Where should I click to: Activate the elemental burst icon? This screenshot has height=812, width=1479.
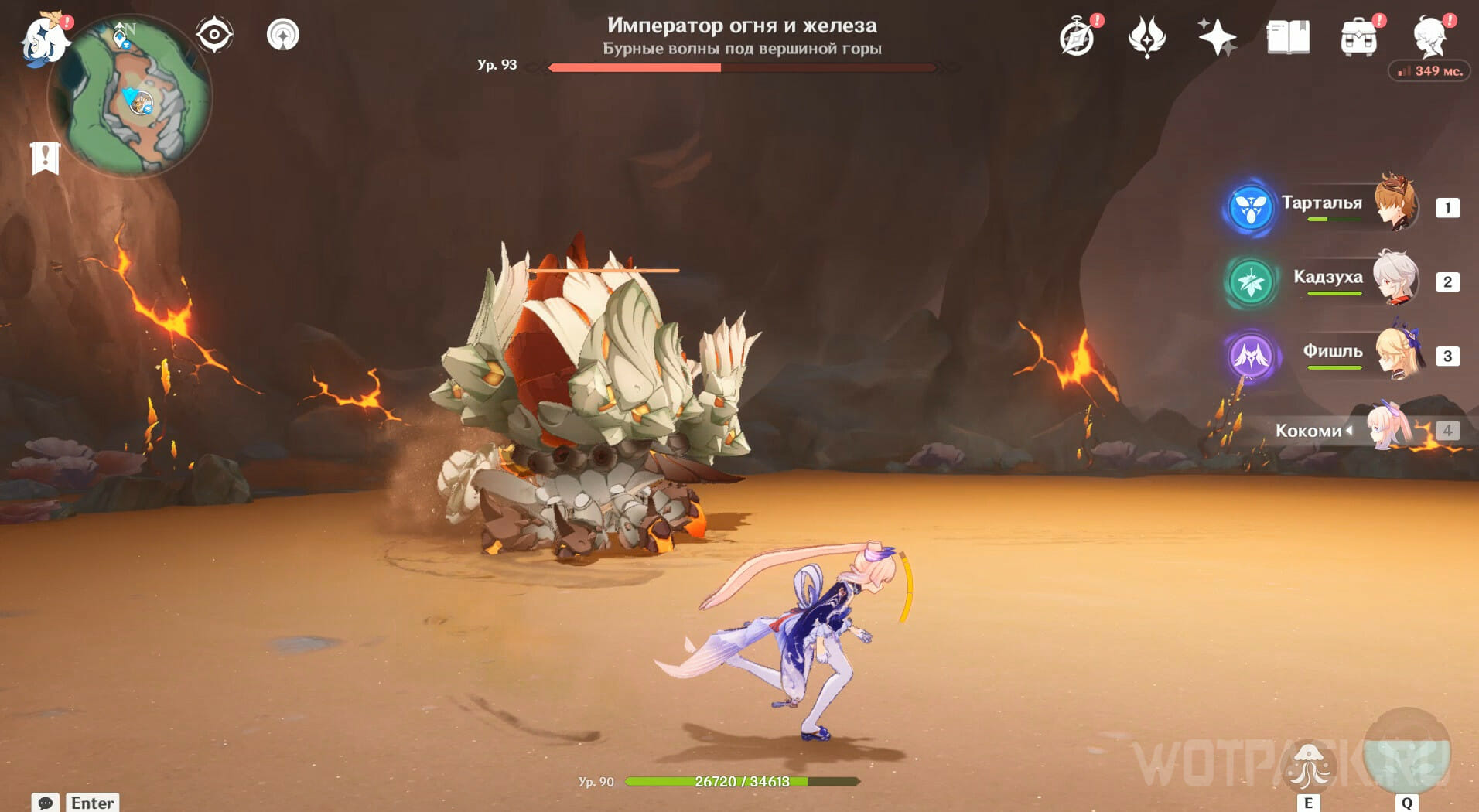point(1406,753)
